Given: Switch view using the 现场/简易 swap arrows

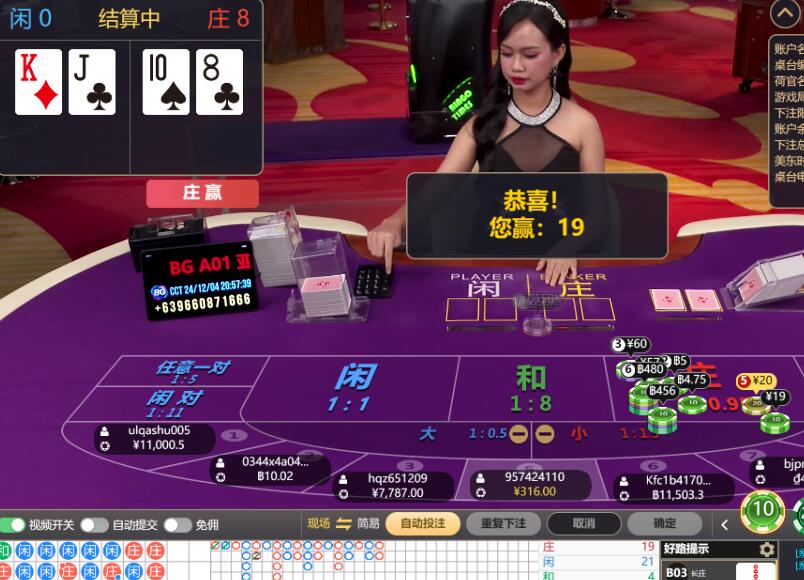Looking at the screenshot, I should click(x=344, y=523).
